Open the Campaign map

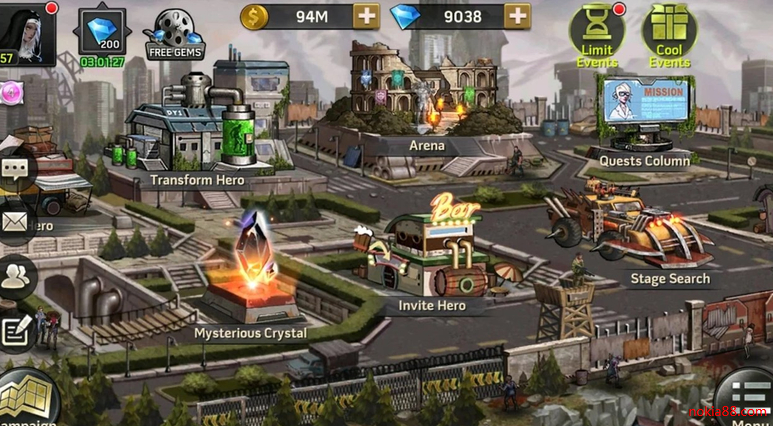click(x=25, y=400)
